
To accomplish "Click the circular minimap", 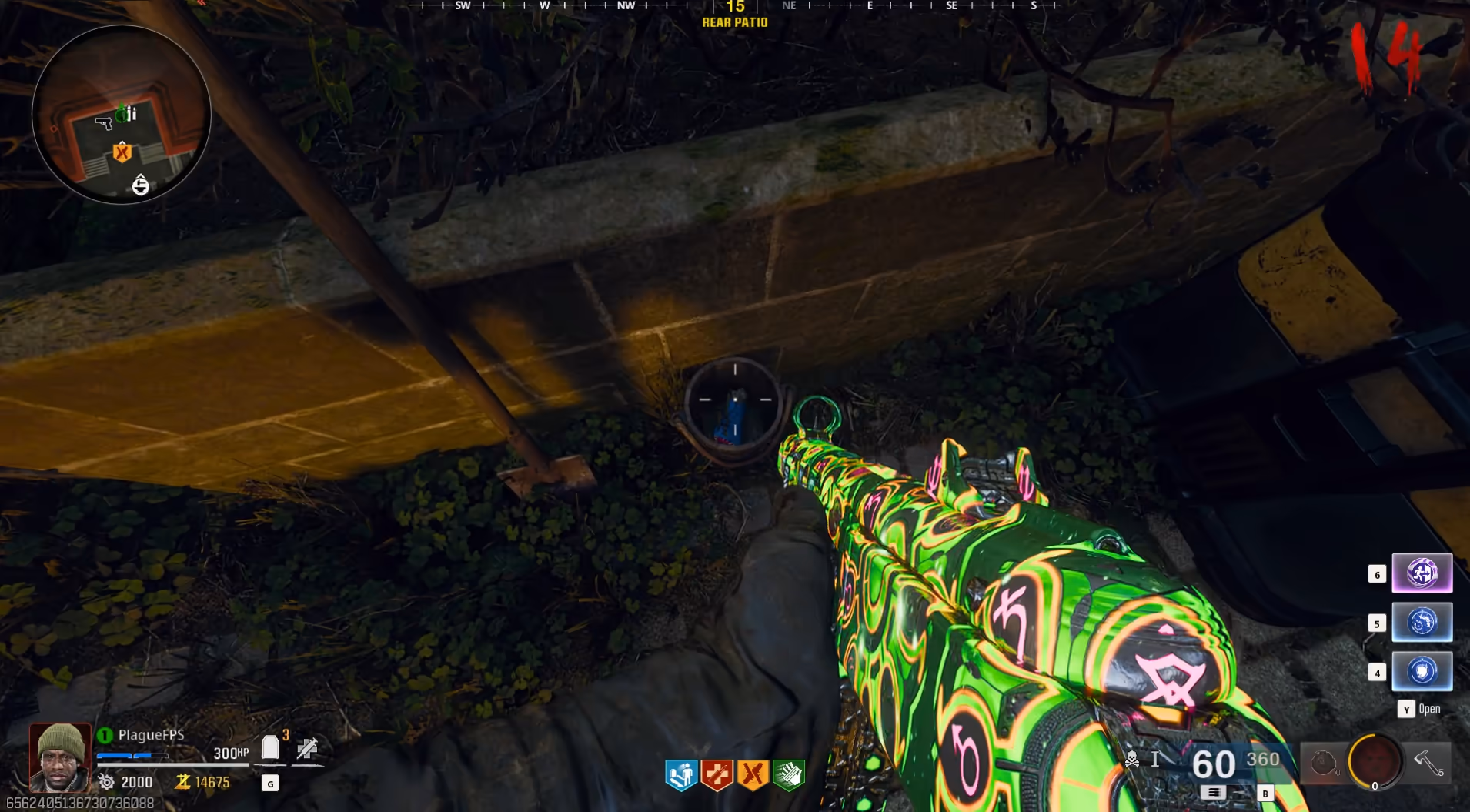I will pyautogui.click(x=122, y=115).
